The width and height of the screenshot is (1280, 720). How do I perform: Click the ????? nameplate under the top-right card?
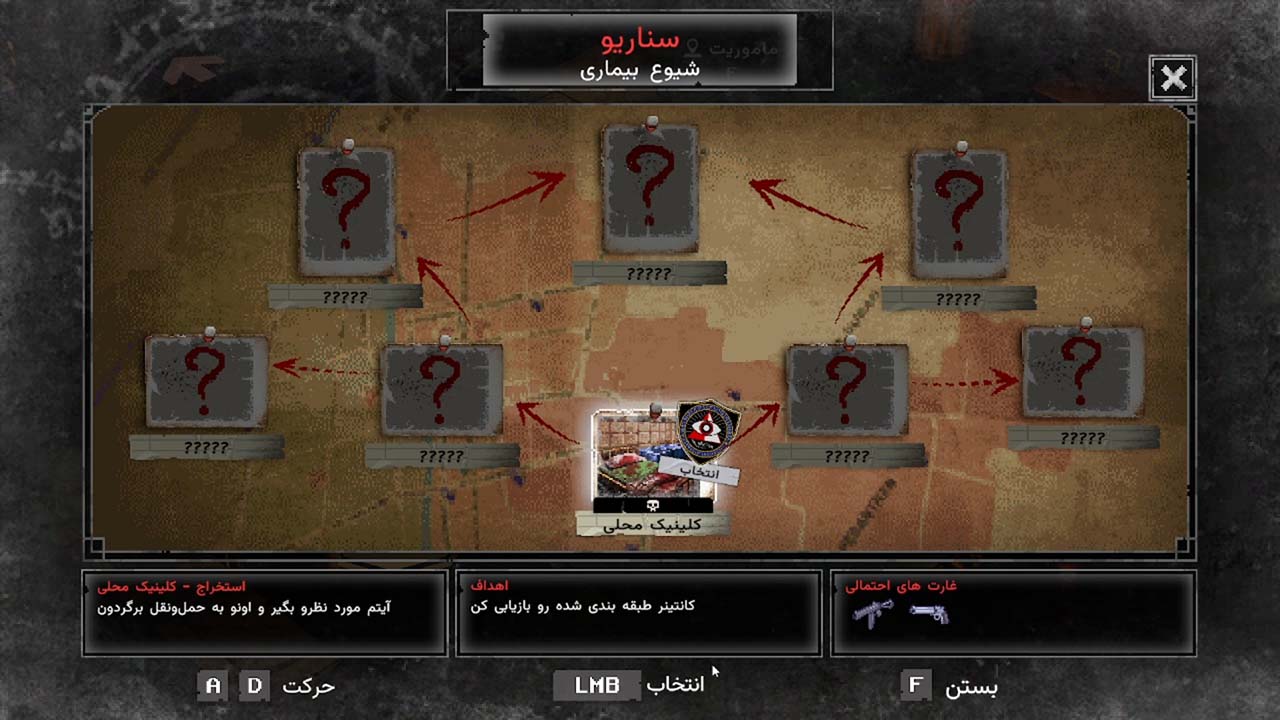957,297
